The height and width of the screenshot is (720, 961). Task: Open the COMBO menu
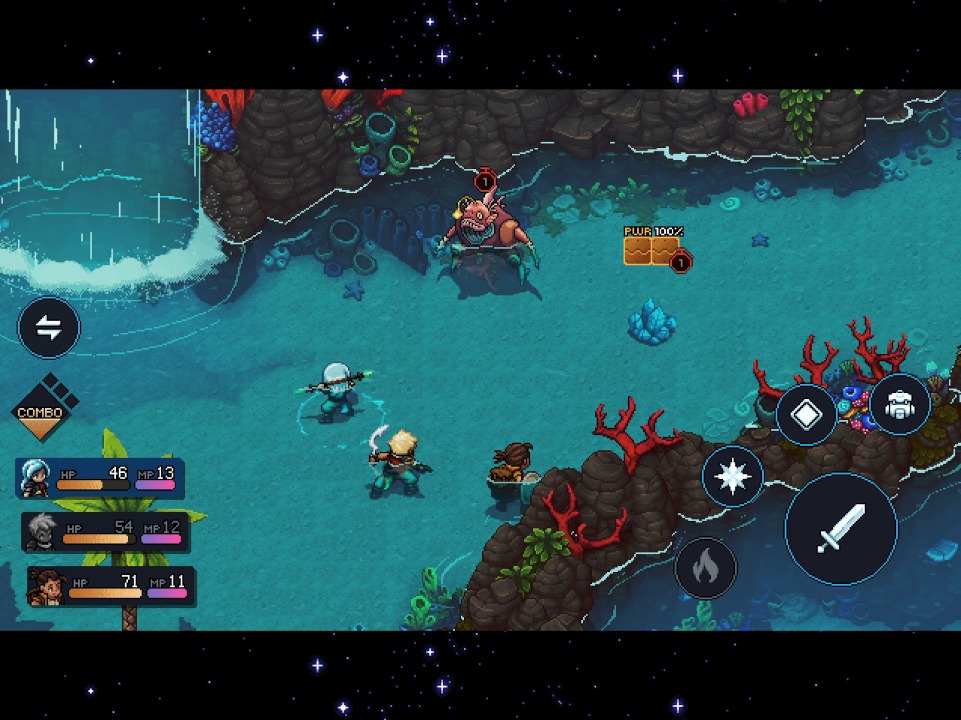[40, 409]
